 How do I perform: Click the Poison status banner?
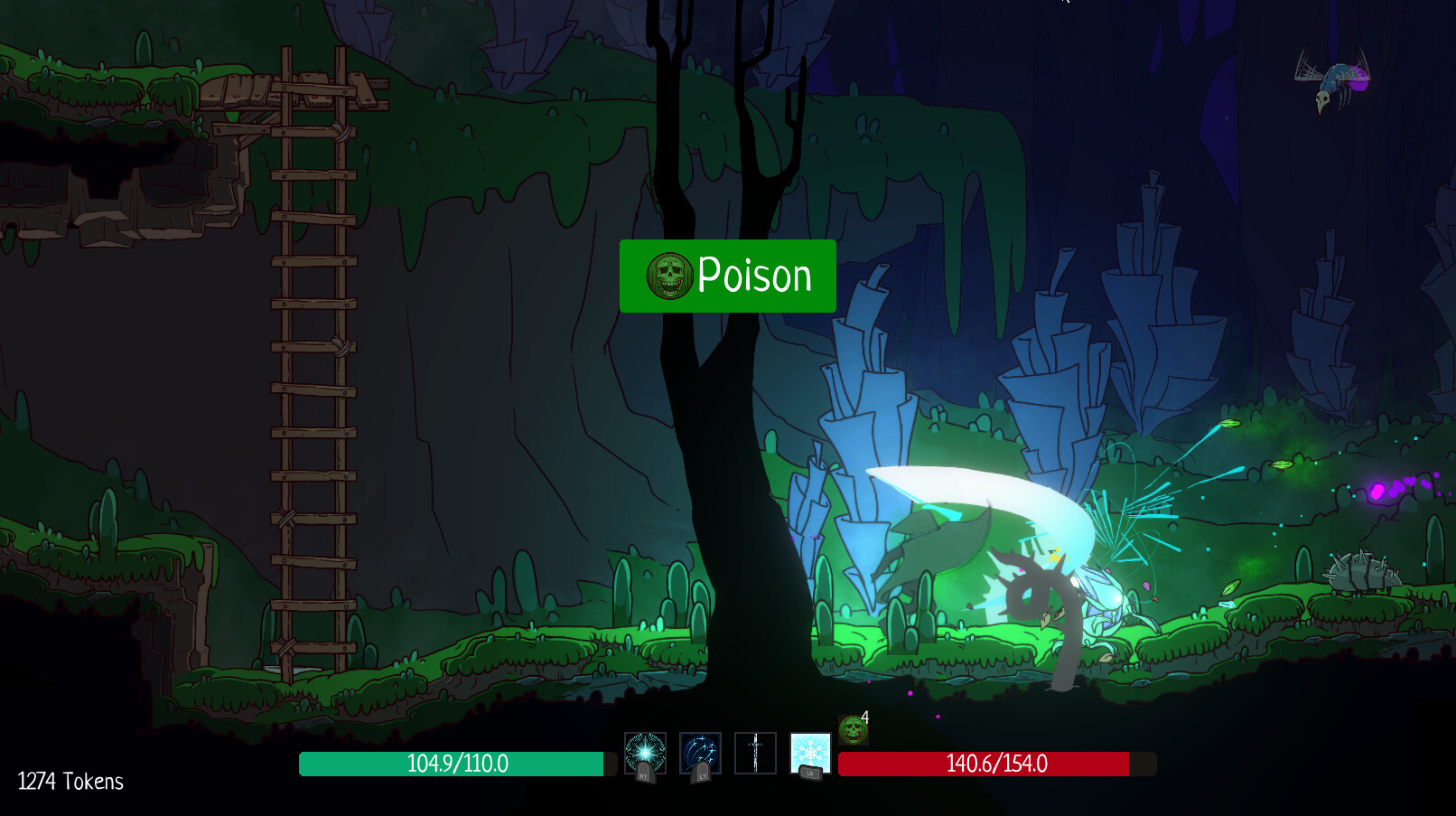(727, 277)
